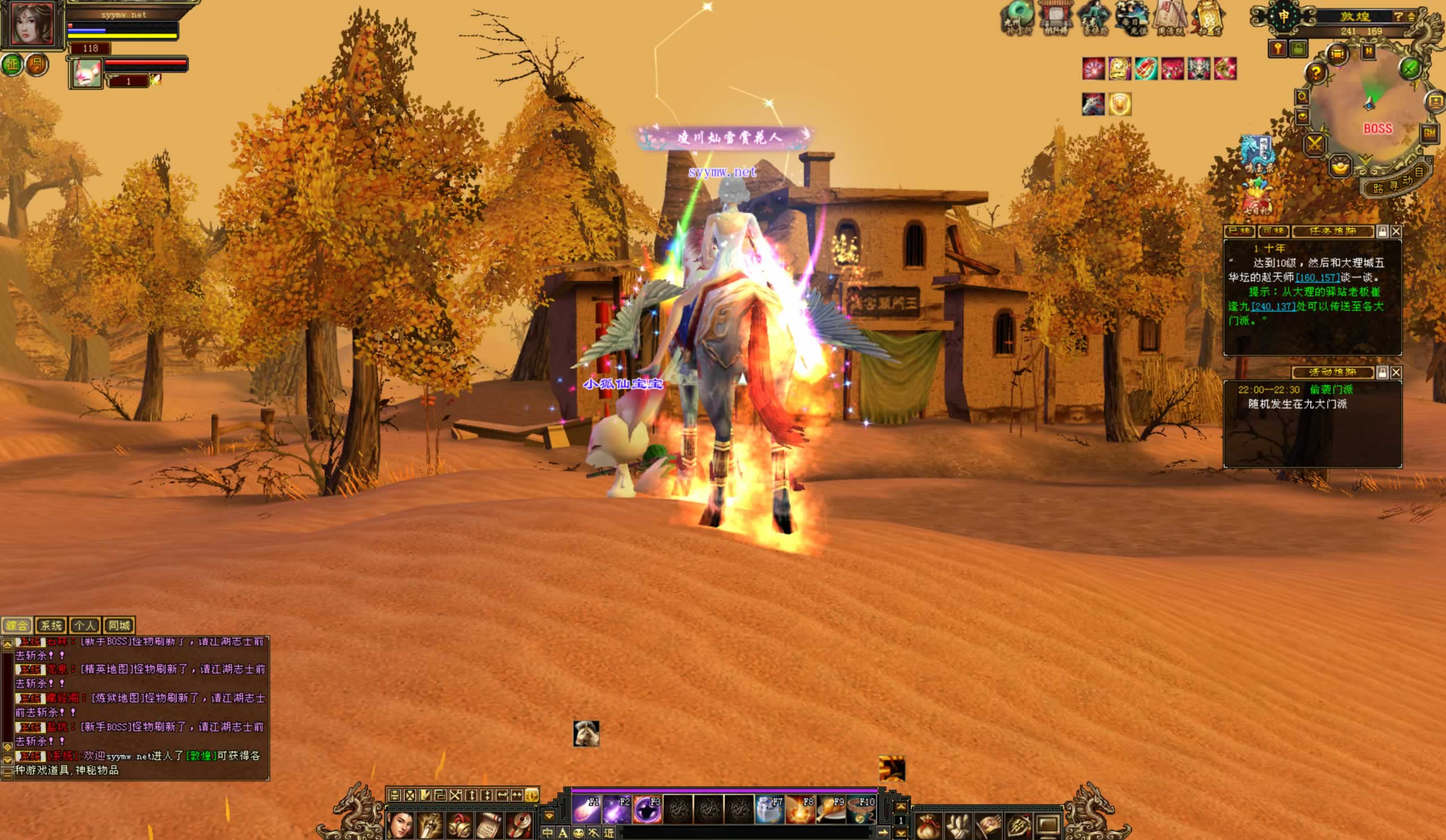Screen dimensions: 1446x840
Task: Activate the F1 skill slot
Action: [586, 810]
